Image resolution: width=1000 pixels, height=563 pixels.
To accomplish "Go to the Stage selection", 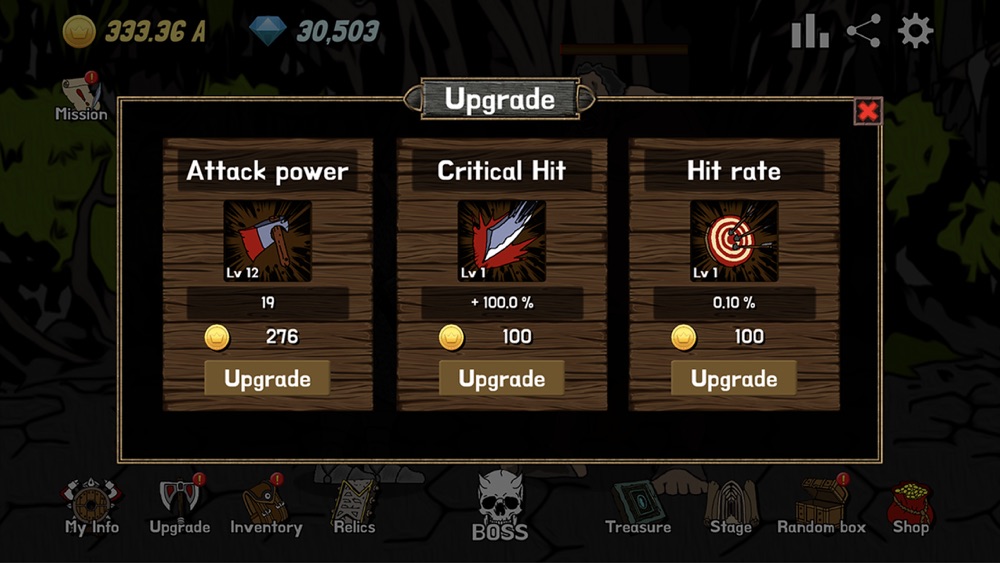I will click(730, 507).
